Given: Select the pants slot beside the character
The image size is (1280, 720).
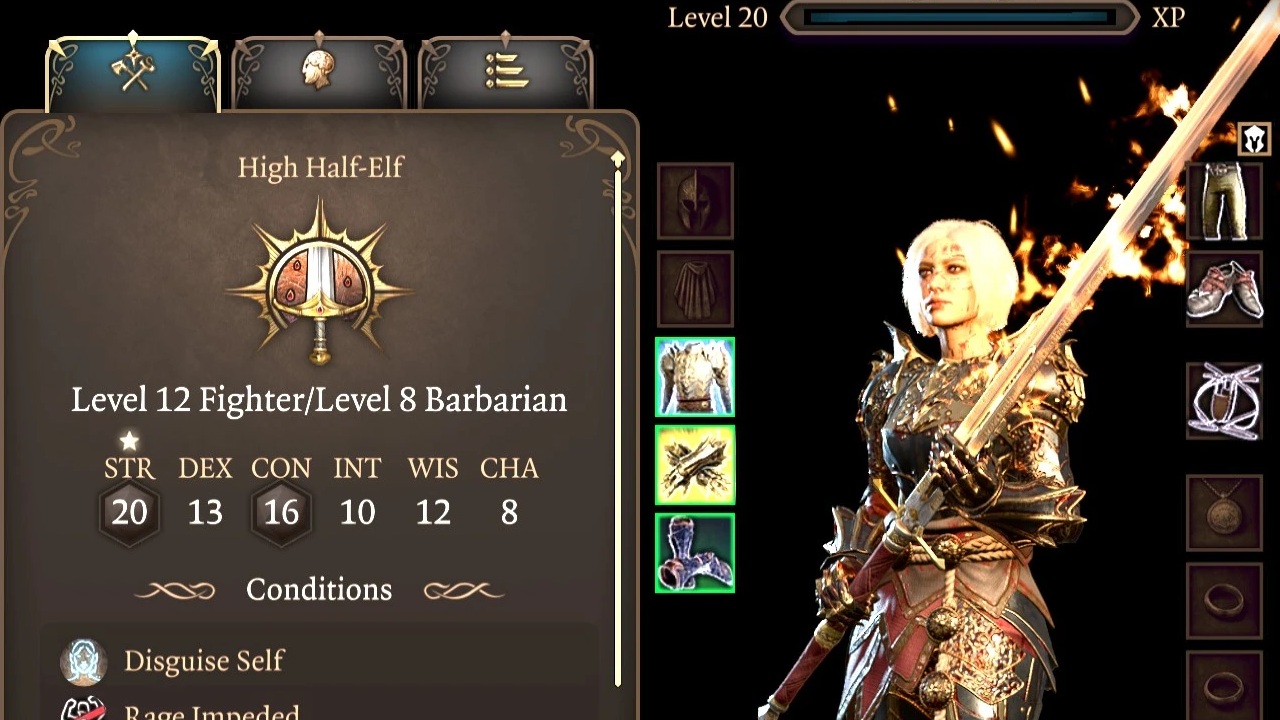Looking at the screenshot, I should click(x=1224, y=198).
